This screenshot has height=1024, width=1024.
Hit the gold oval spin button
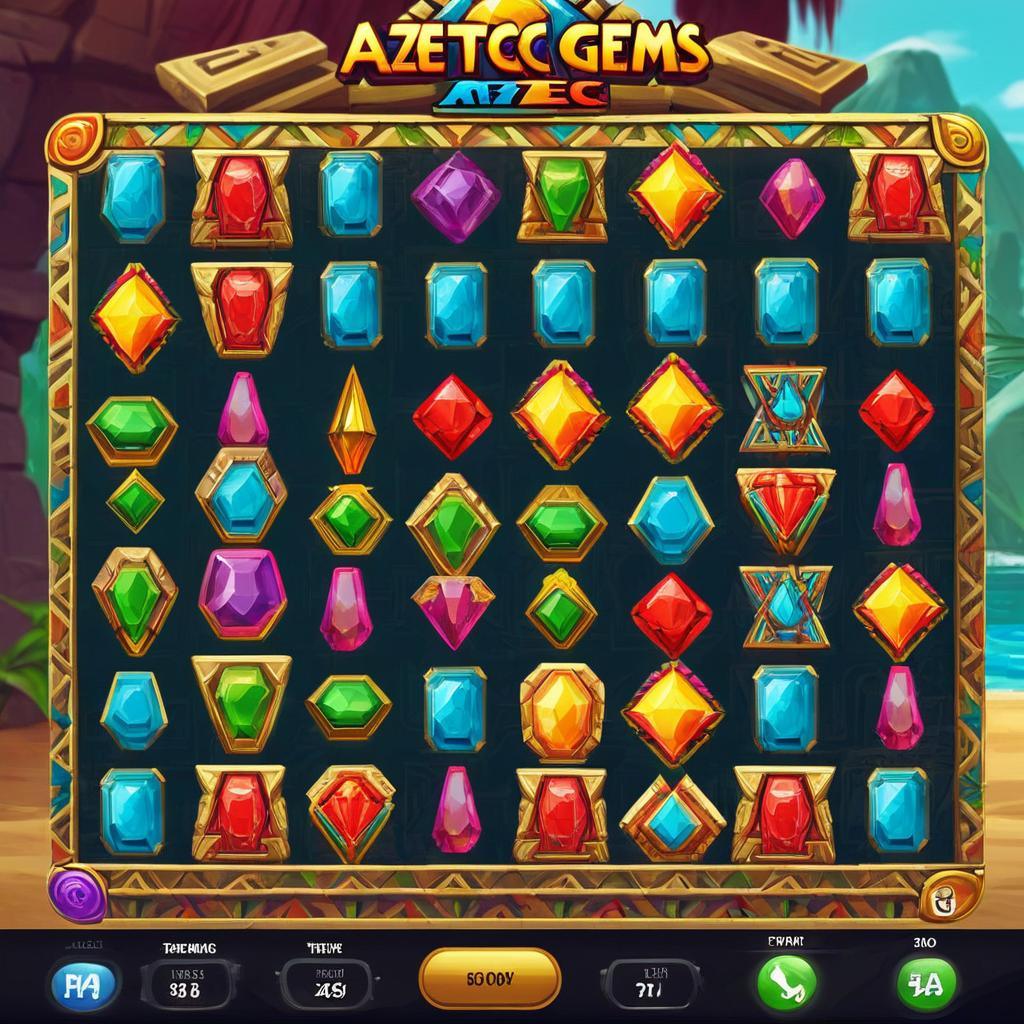pos(490,978)
